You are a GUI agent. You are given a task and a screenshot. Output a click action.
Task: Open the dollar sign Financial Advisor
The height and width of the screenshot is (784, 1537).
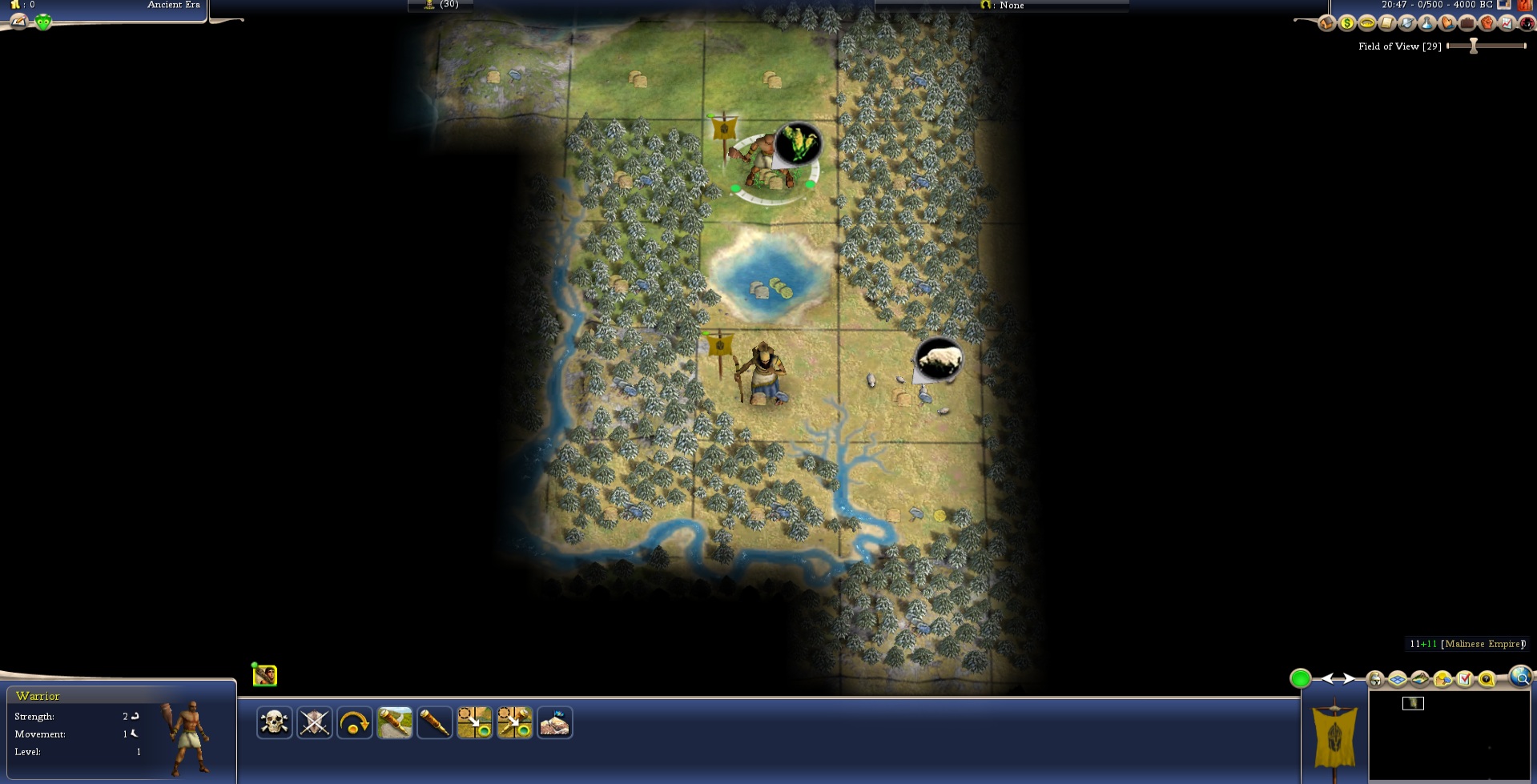tap(1347, 23)
